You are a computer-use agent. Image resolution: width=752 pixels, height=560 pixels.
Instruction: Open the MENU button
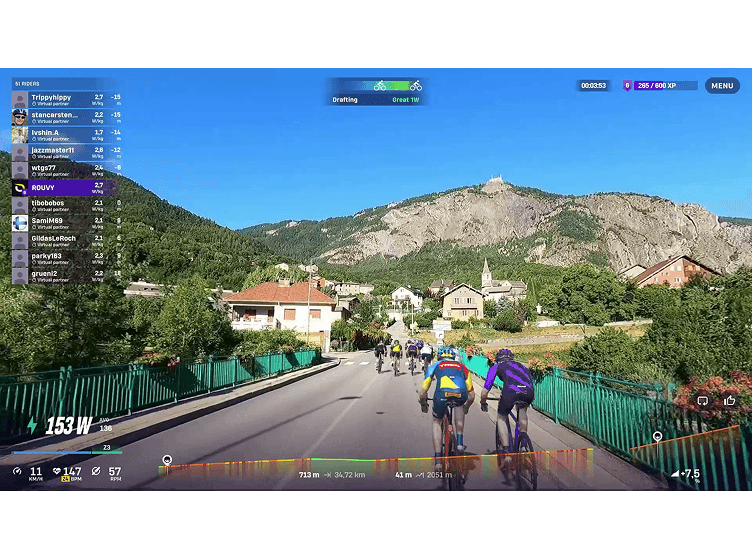pos(722,86)
